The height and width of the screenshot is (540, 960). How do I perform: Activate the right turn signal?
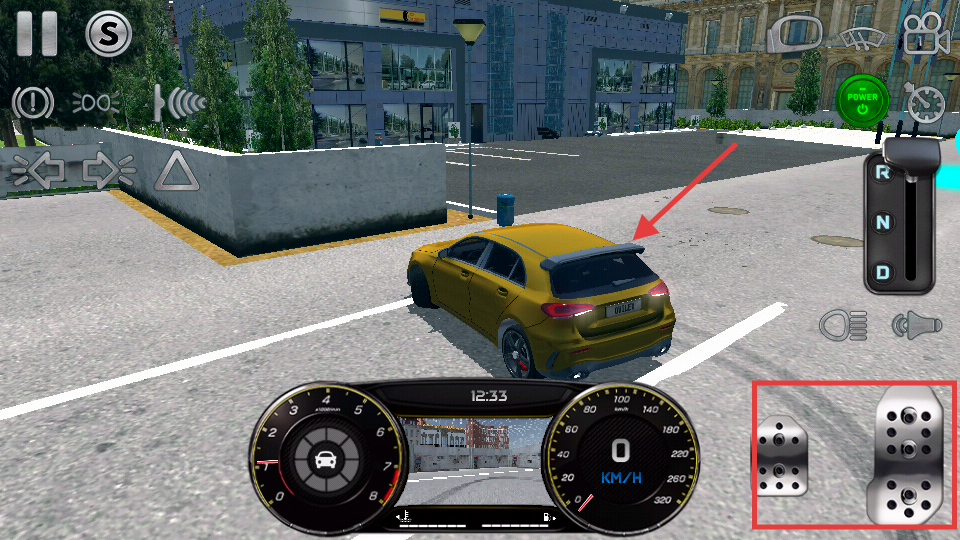click(108, 170)
